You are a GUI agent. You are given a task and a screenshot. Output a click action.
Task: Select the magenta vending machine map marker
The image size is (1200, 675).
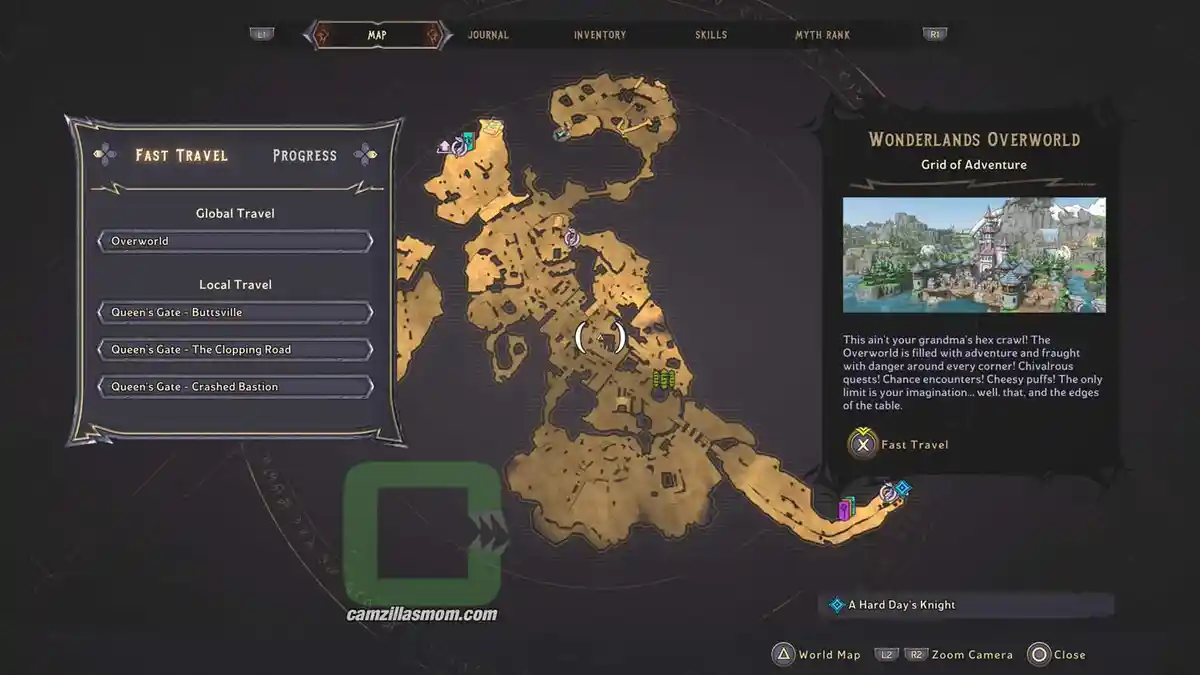(x=846, y=510)
